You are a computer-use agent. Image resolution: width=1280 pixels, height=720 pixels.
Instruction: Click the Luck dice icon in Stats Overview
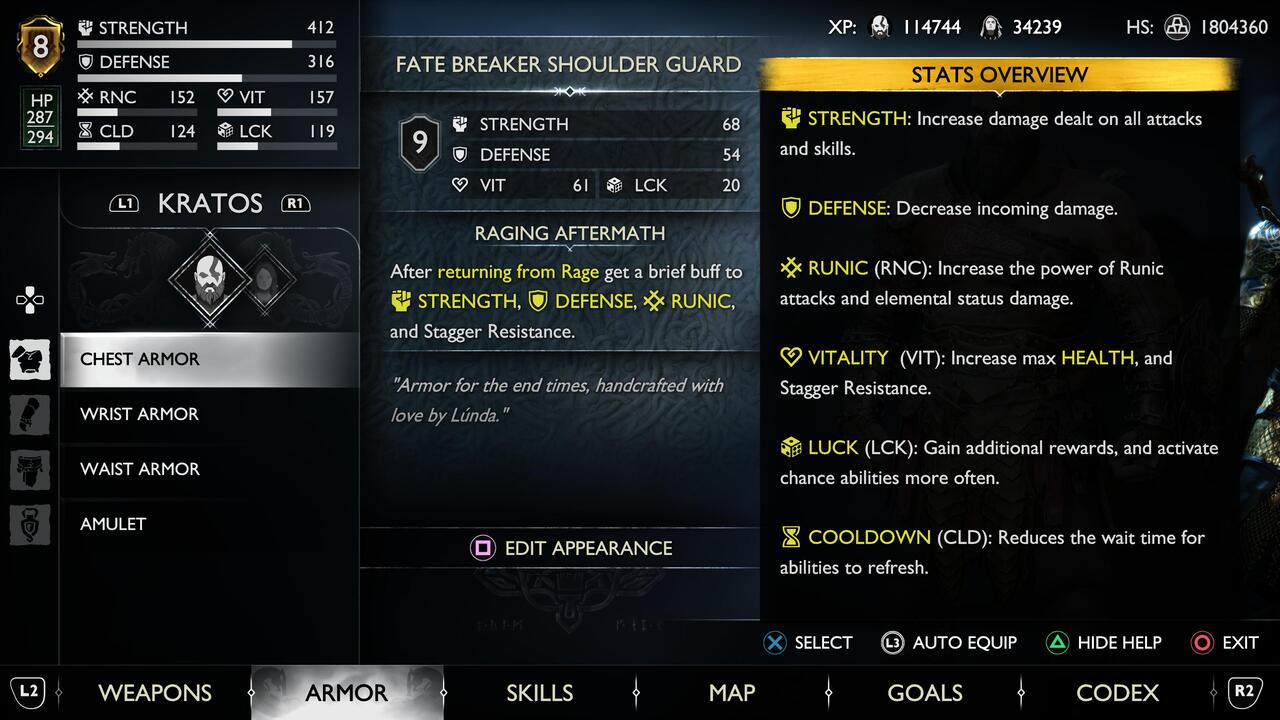pyautogui.click(x=789, y=448)
